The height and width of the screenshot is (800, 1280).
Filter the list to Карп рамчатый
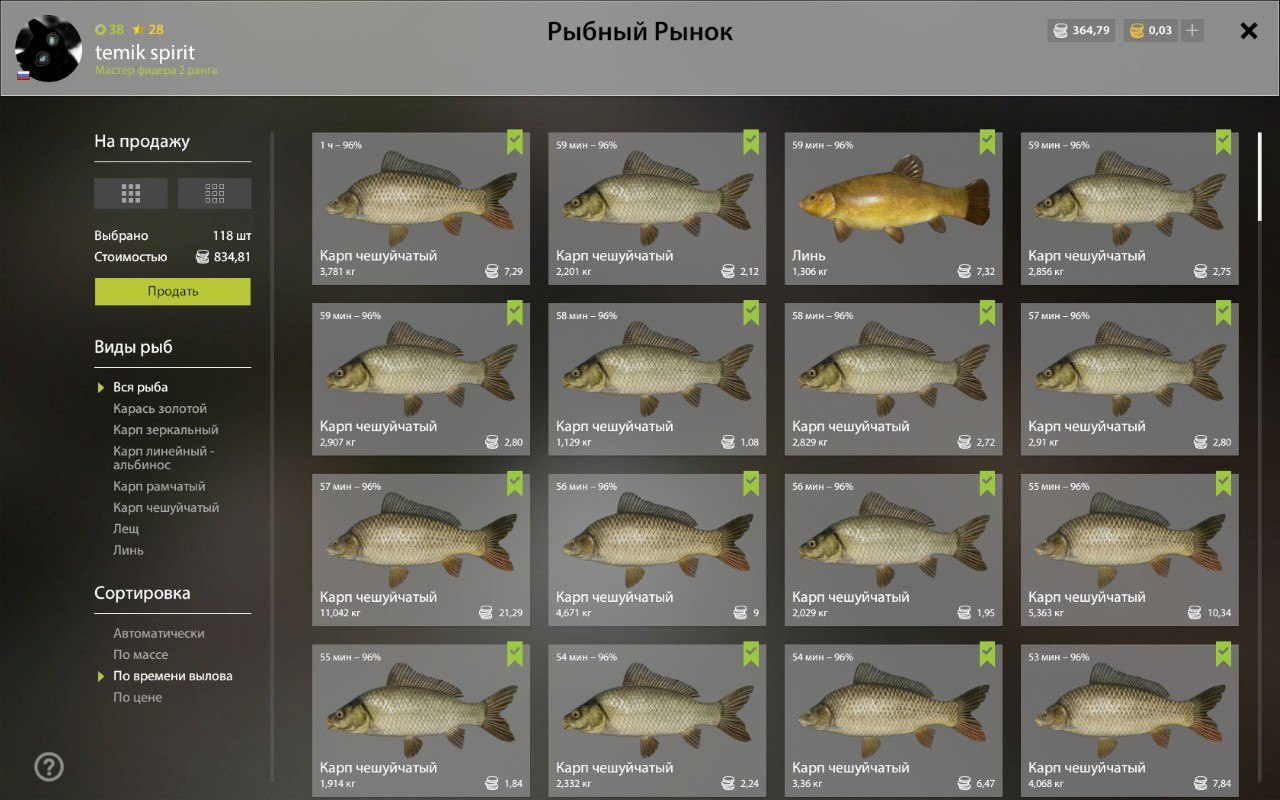click(159, 487)
